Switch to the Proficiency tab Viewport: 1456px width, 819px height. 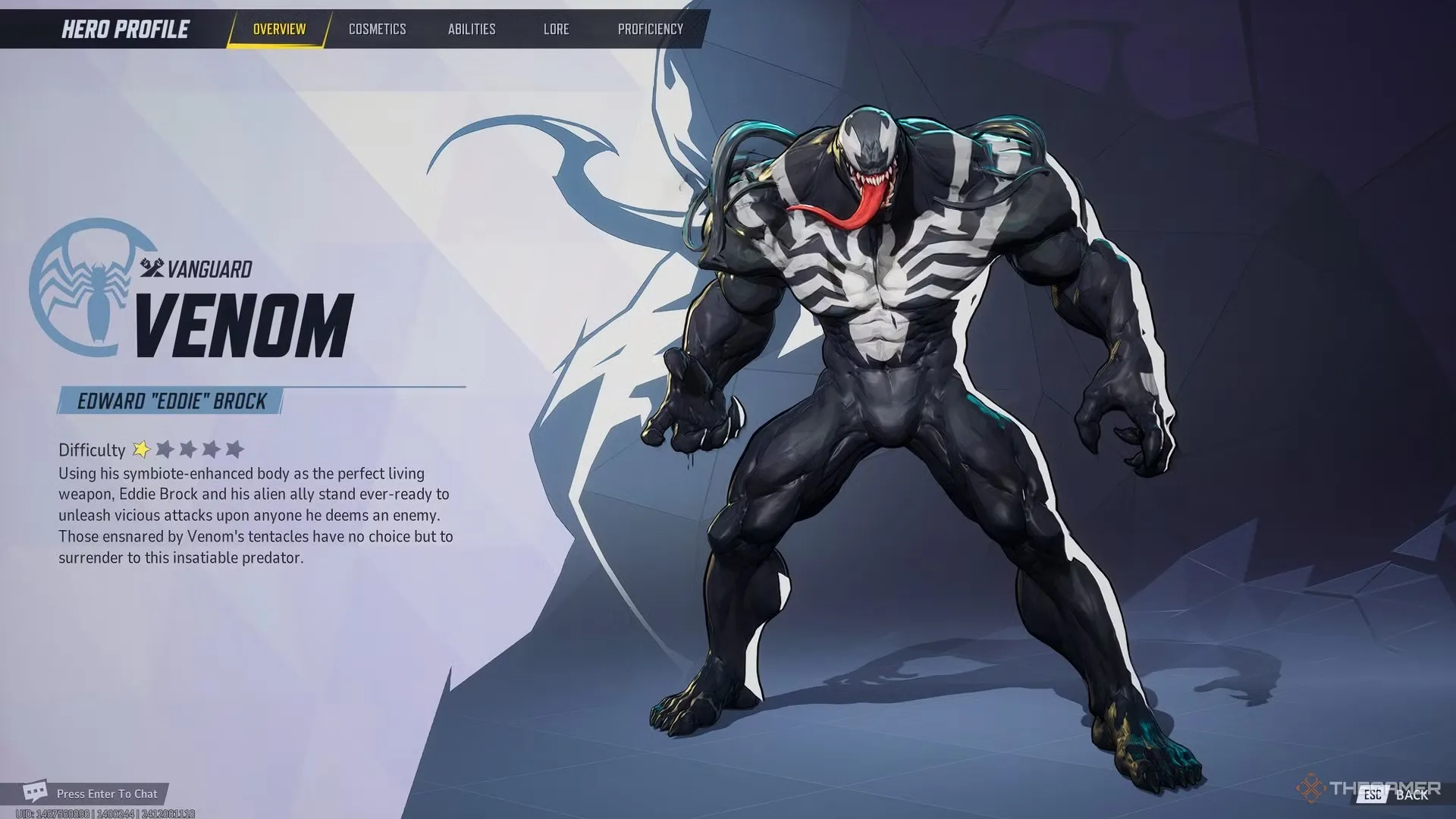click(650, 29)
